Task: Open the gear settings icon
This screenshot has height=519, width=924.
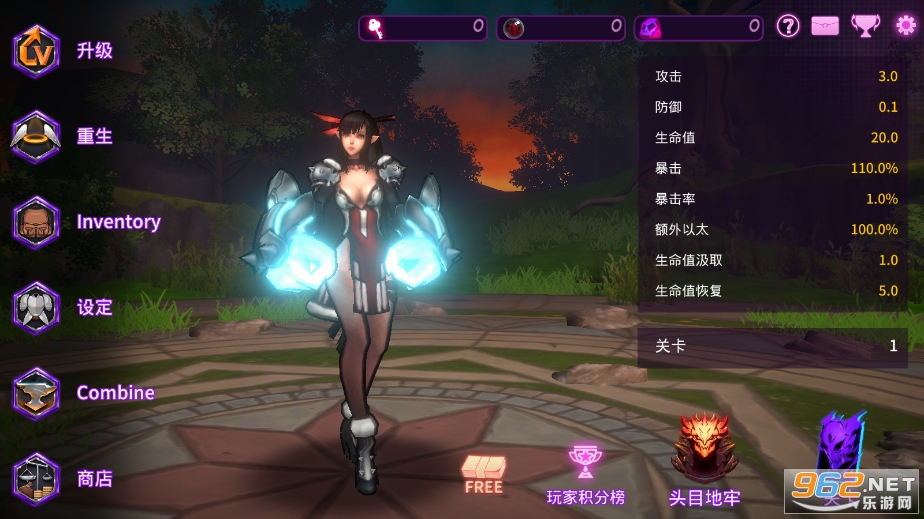Action: tap(905, 27)
